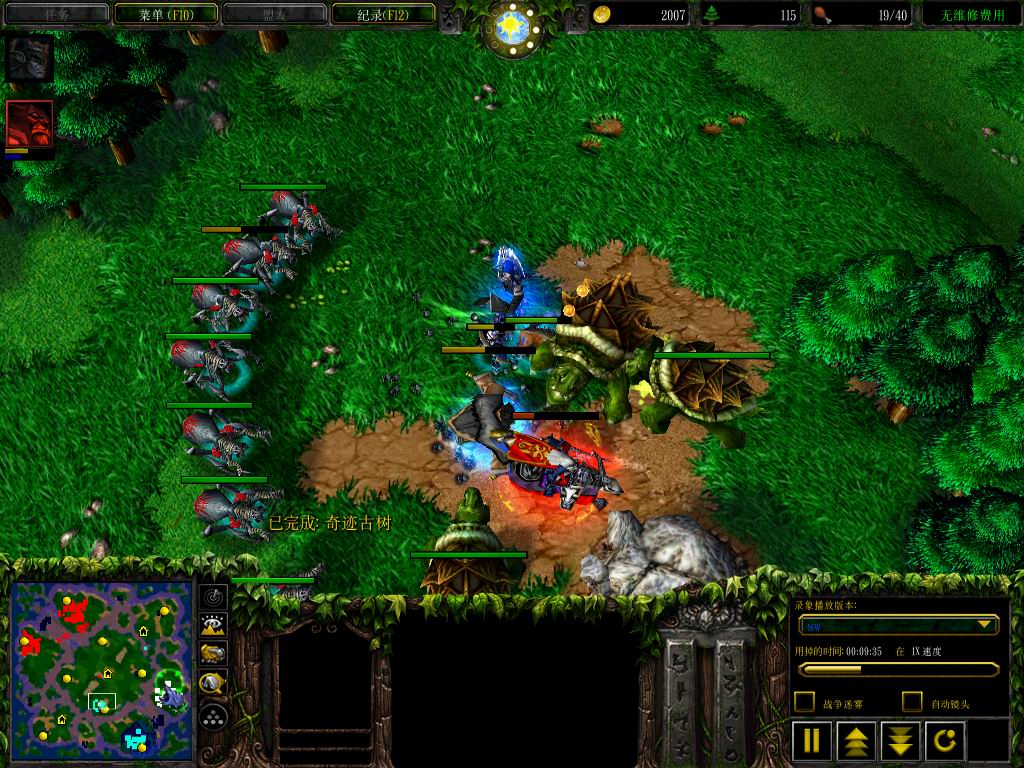Image resolution: width=1024 pixels, height=768 pixels.
Task: Enable the 自动镜头 auto camera checkbox
Action: pos(912,702)
